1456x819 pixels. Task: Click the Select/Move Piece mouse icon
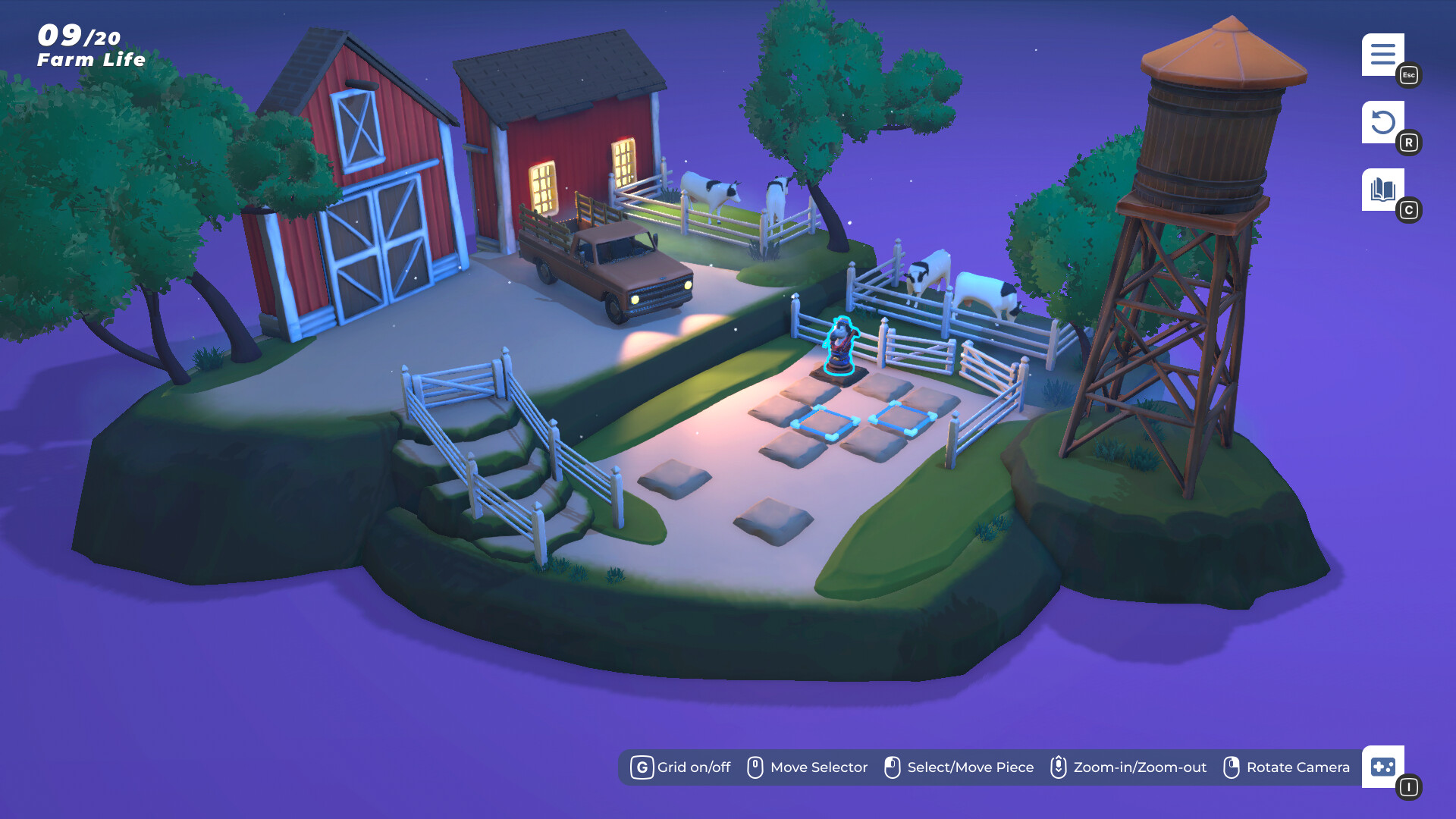[893, 767]
